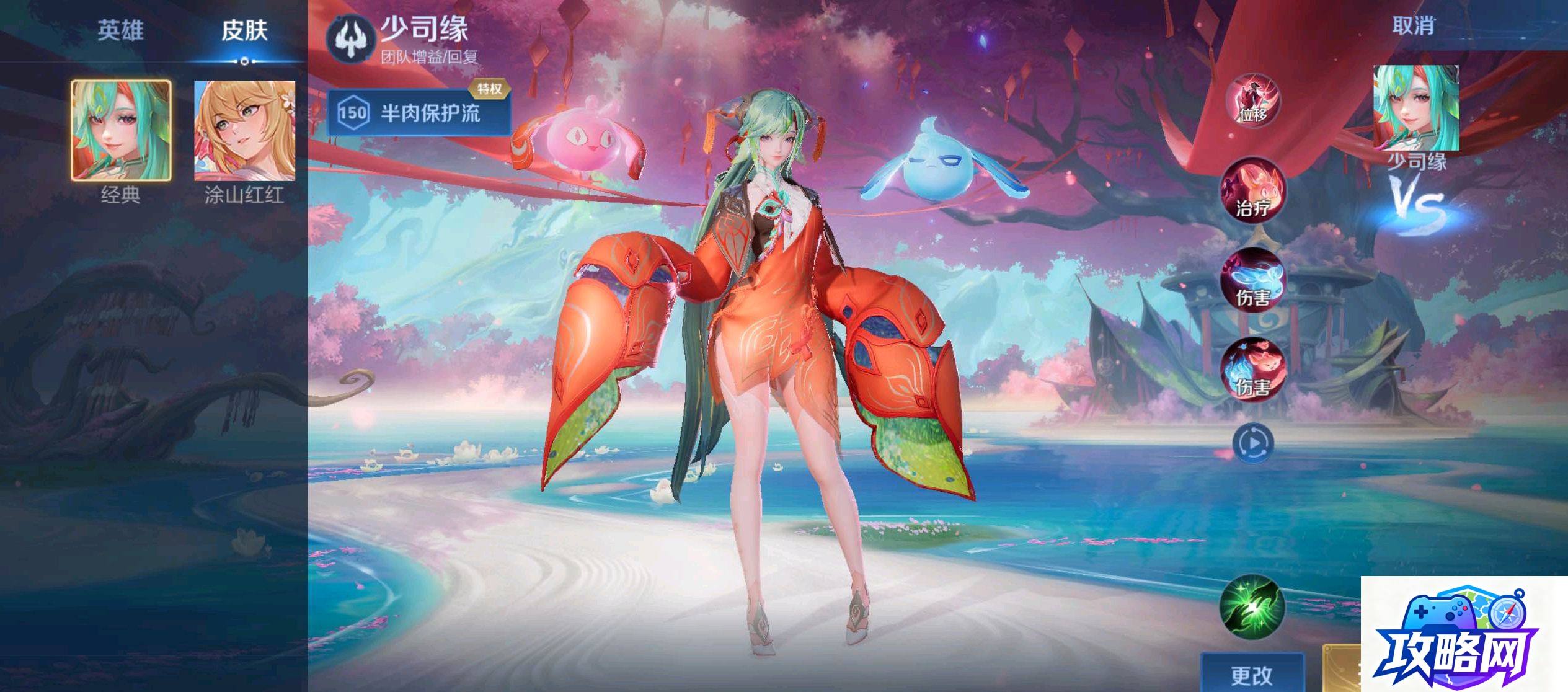Play the skill preview video
1568x692 pixels.
[1252, 443]
